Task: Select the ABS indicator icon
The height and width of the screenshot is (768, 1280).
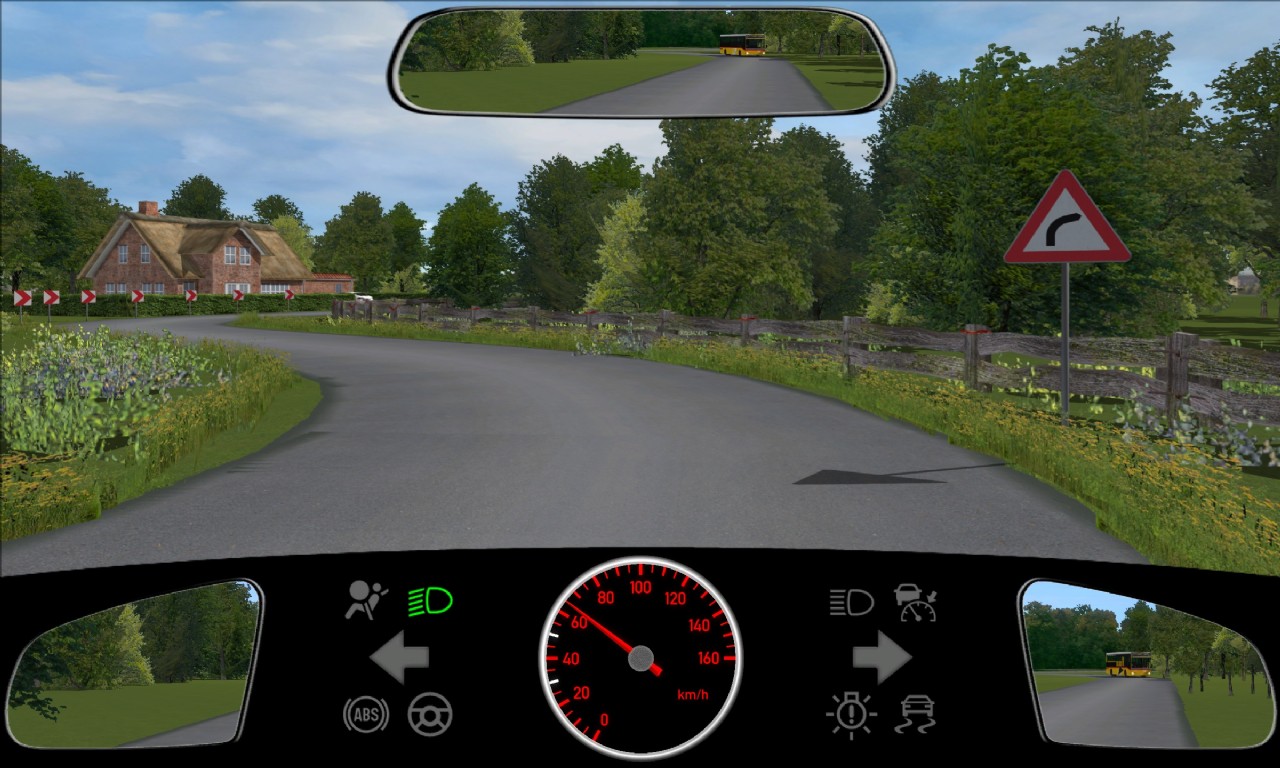Action: pyautogui.click(x=366, y=715)
